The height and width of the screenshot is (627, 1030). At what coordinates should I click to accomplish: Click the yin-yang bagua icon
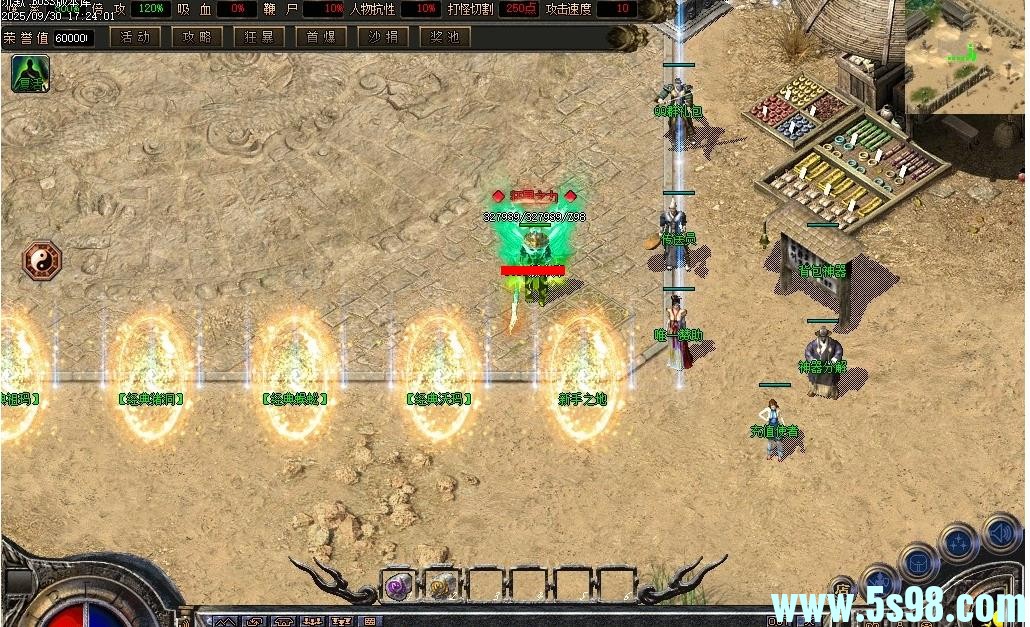pos(42,260)
